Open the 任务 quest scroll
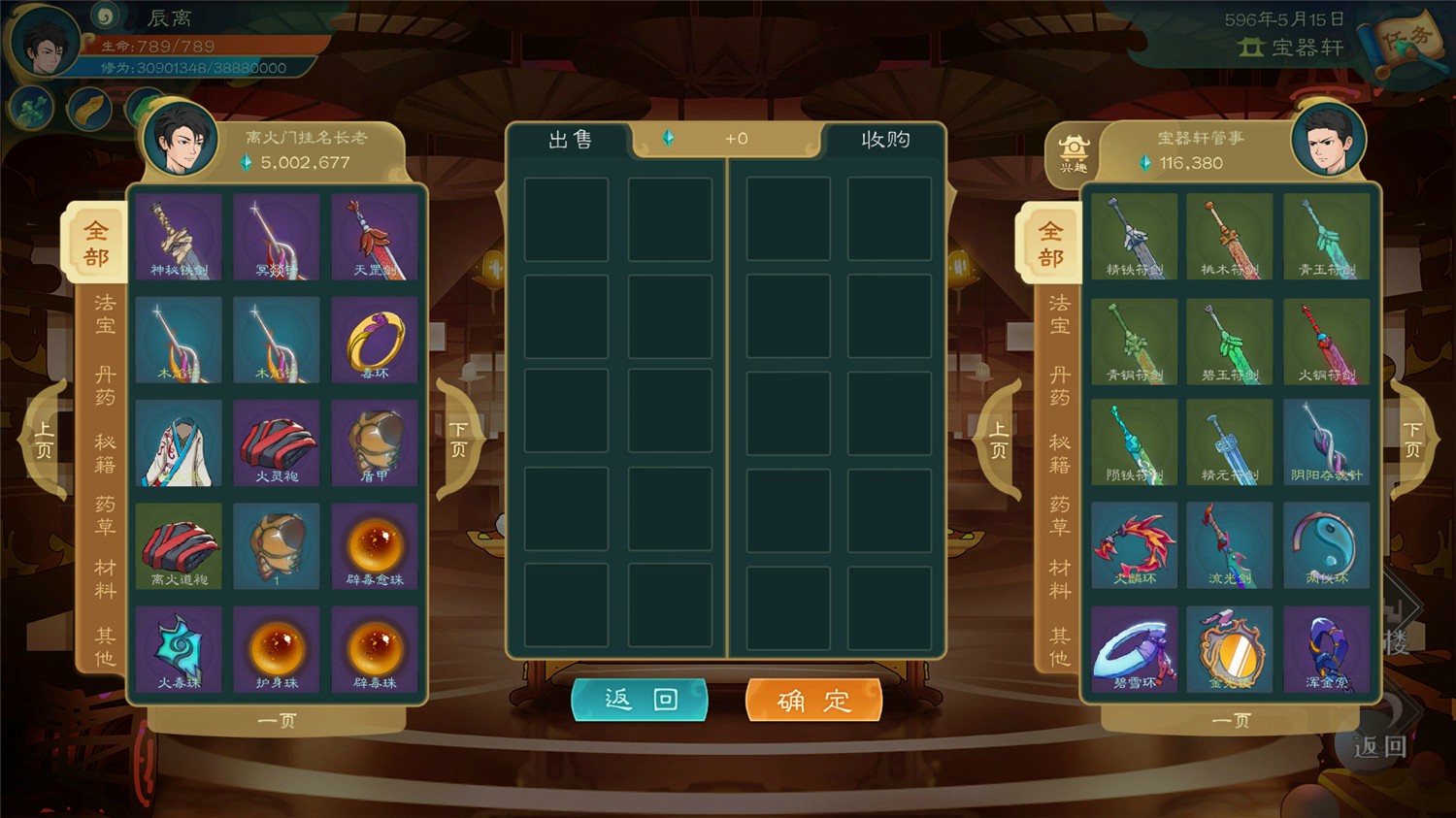Screen dimensions: 1456x818 click(x=1406, y=43)
